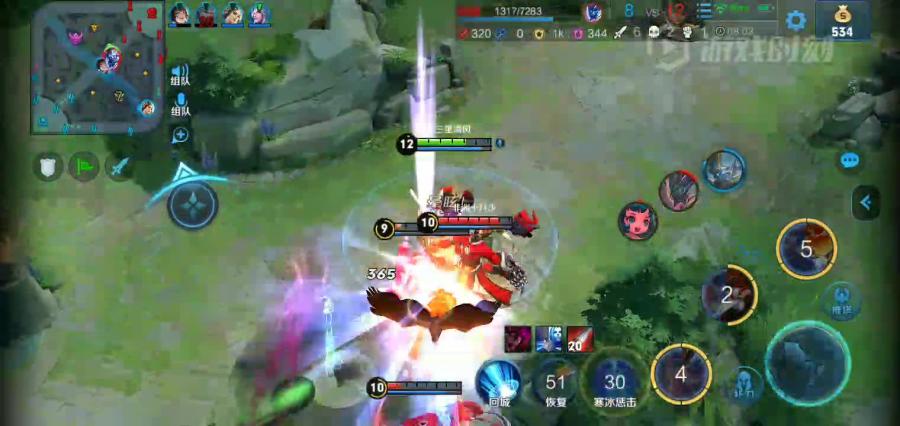The width and height of the screenshot is (900, 426).
Task: Trigger the skill on cooldown 2
Action: pos(728,295)
